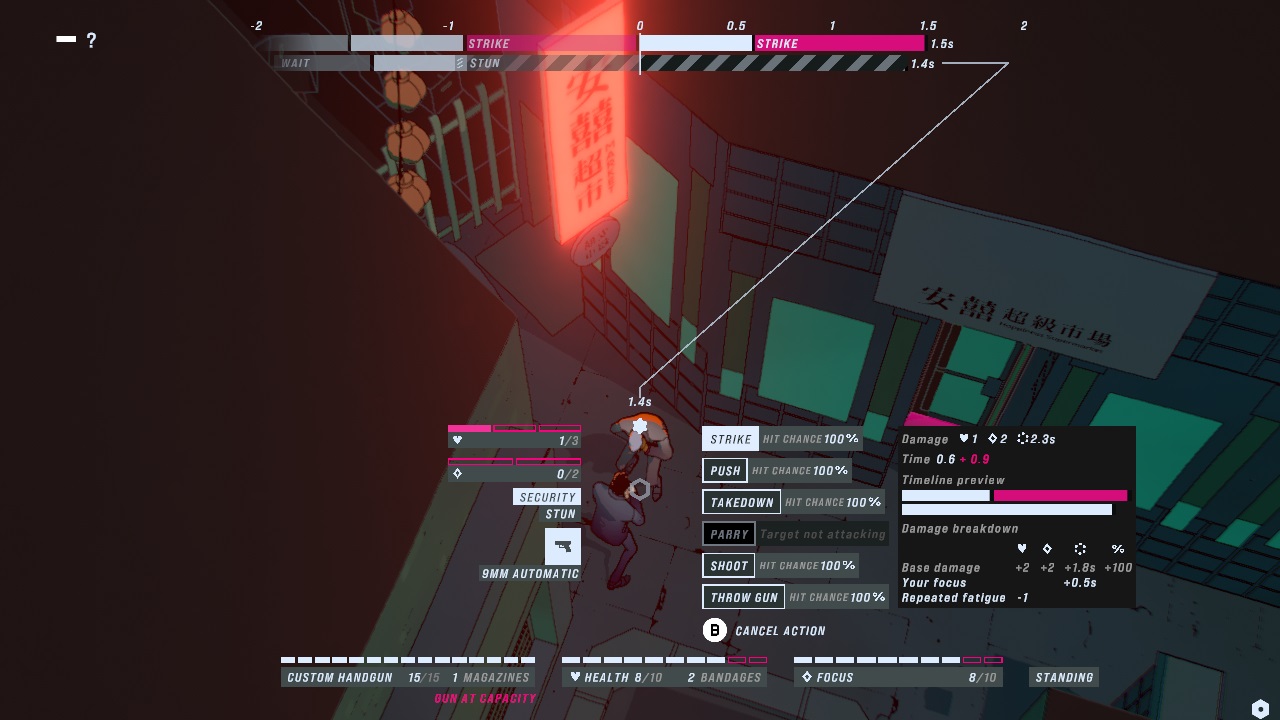
Task: Select the STRIKE action button
Action: coord(729,438)
